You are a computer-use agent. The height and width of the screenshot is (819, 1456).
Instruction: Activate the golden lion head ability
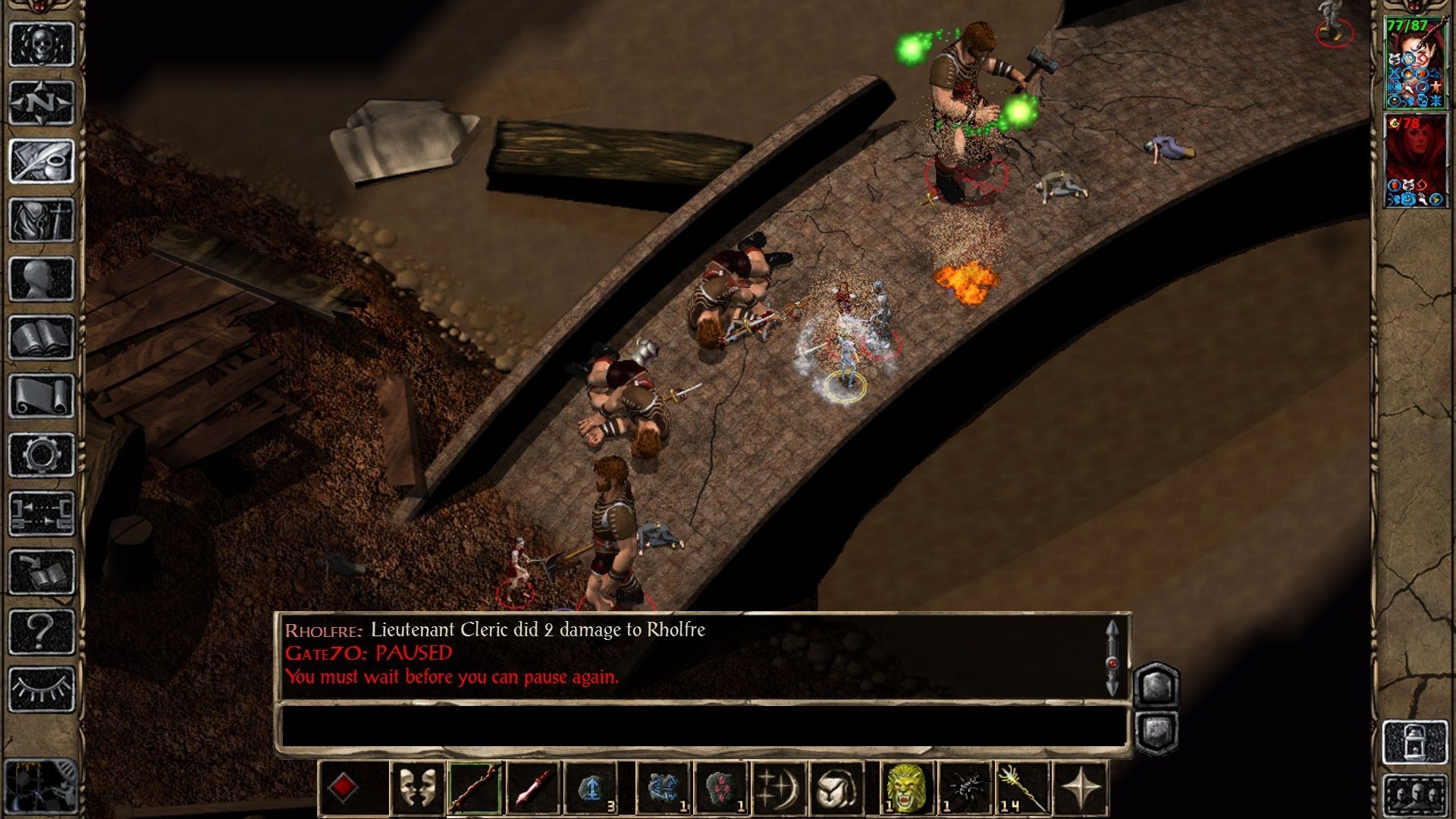pyautogui.click(x=906, y=789)
